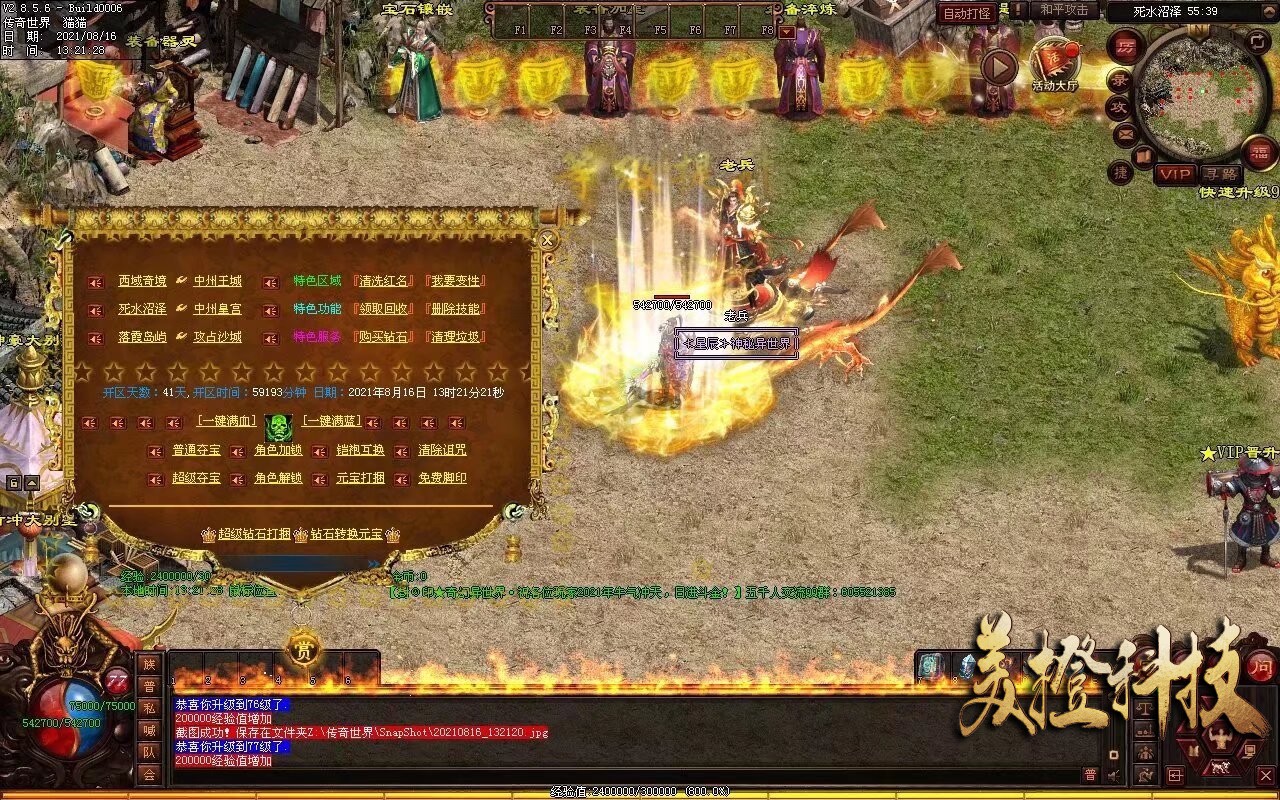
Task: Collapse the 死水沼泽 timer panel arrow
Action: [1269, 11]
